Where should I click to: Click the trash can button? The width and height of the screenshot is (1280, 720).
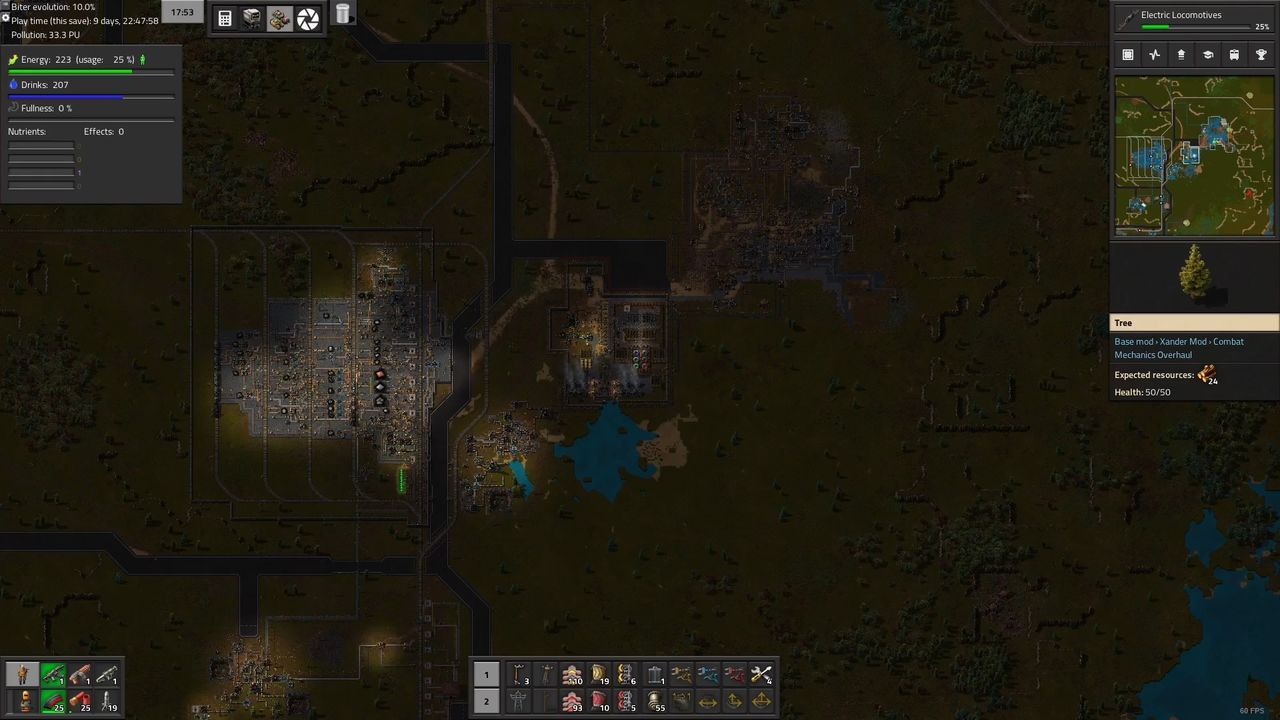(343, 14)
